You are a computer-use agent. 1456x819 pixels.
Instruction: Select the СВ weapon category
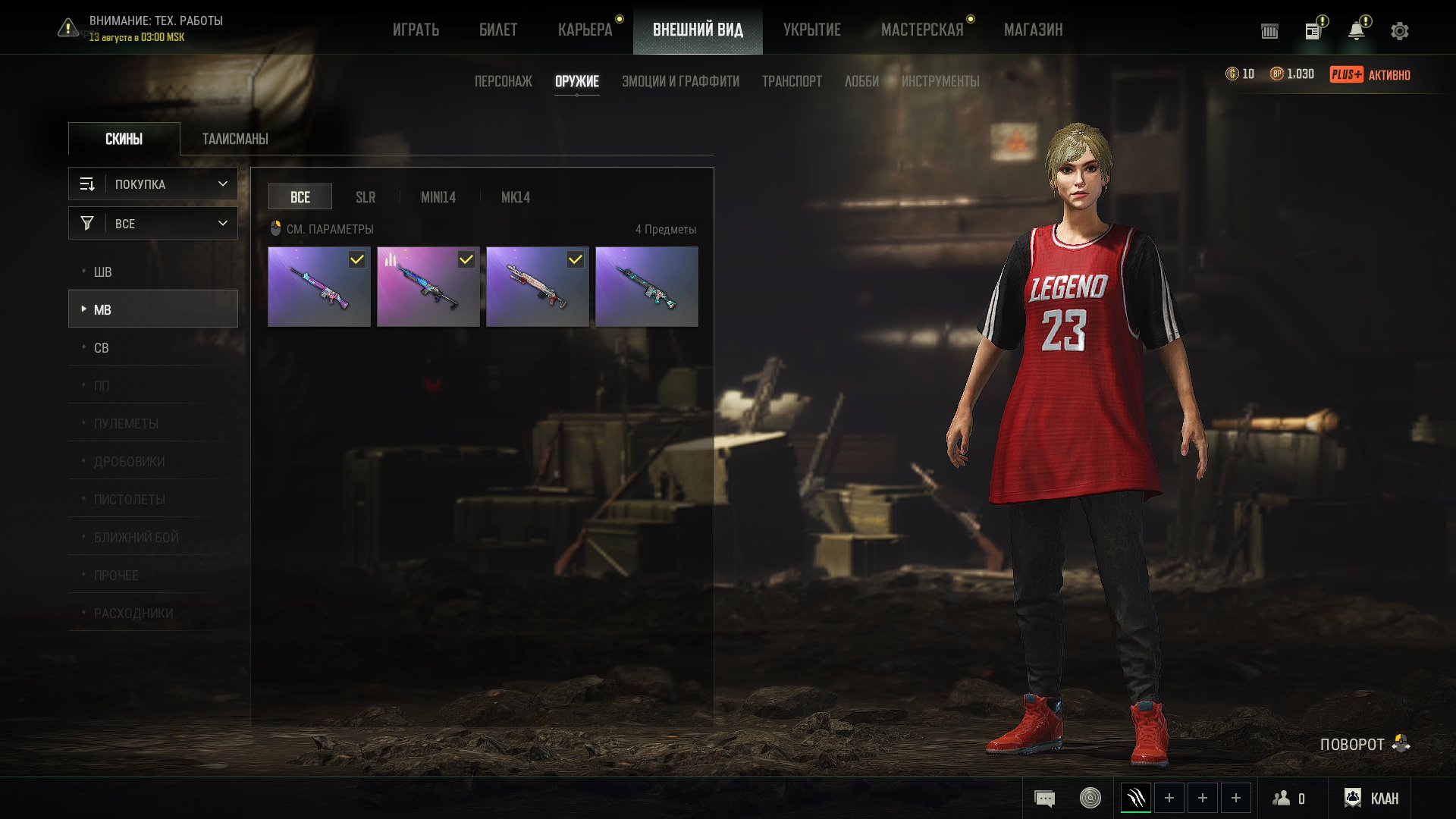click(x=102, y=348)
